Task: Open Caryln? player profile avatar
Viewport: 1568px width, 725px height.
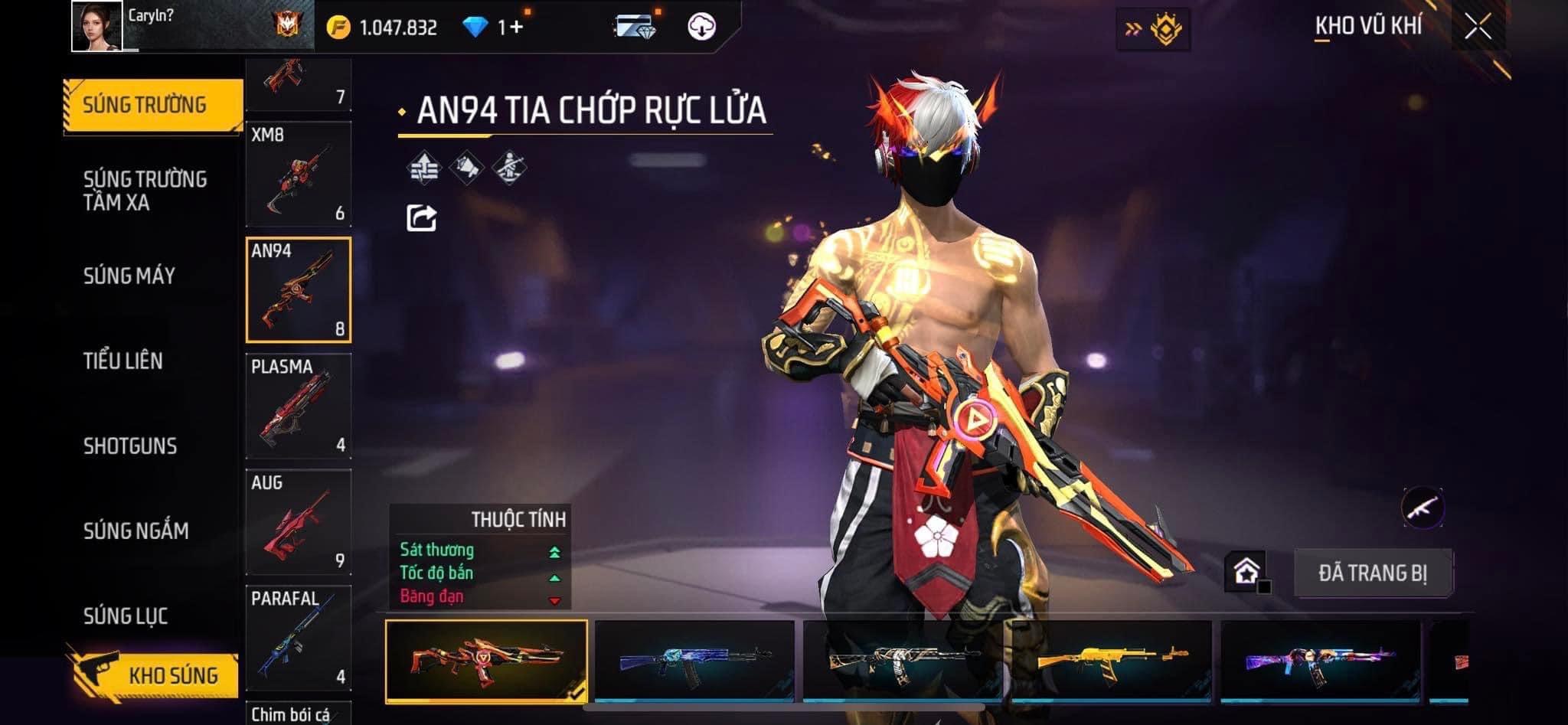Action: [x=96, y=26]
